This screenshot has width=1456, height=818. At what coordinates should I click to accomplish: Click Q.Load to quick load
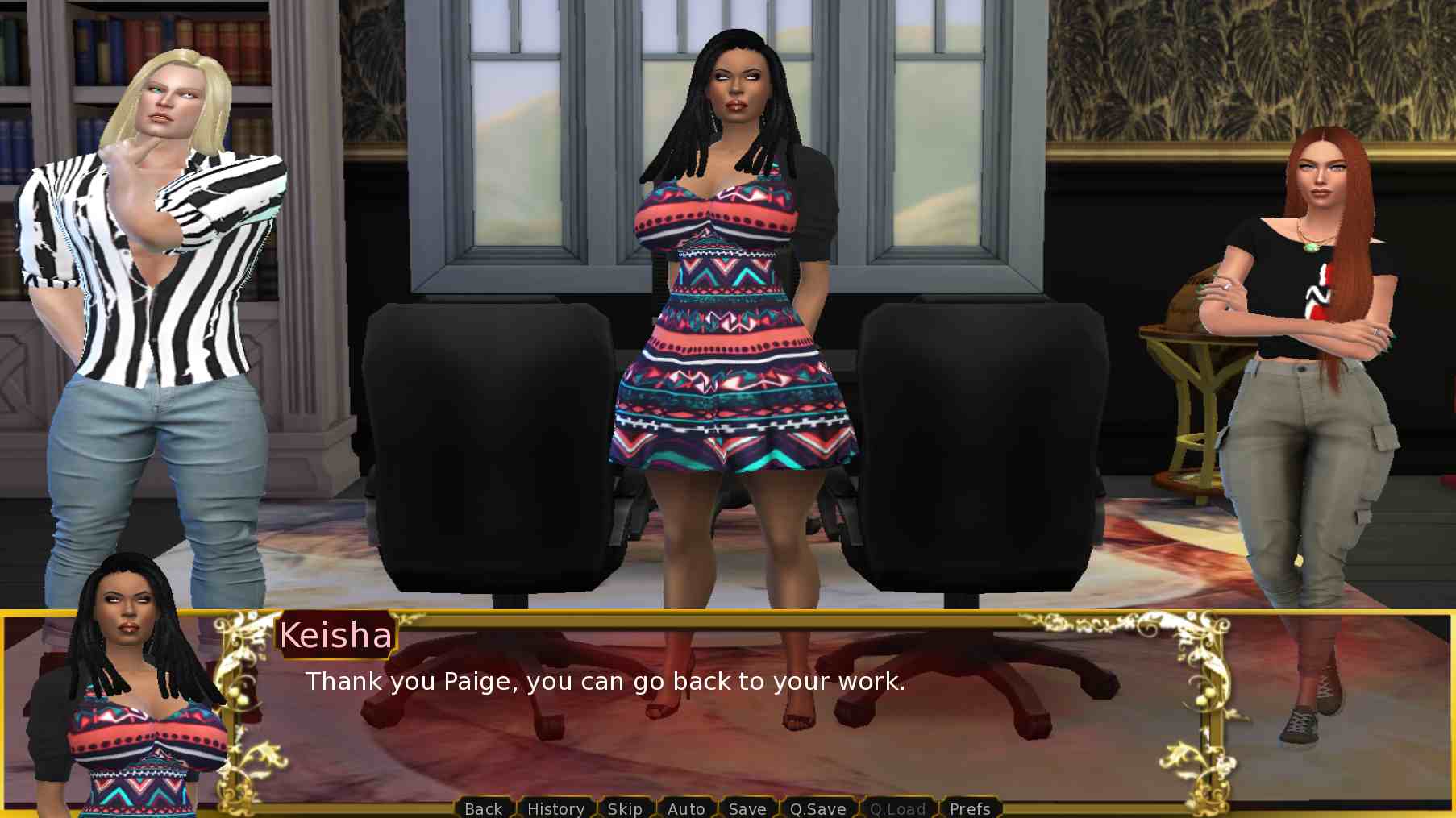897,808
